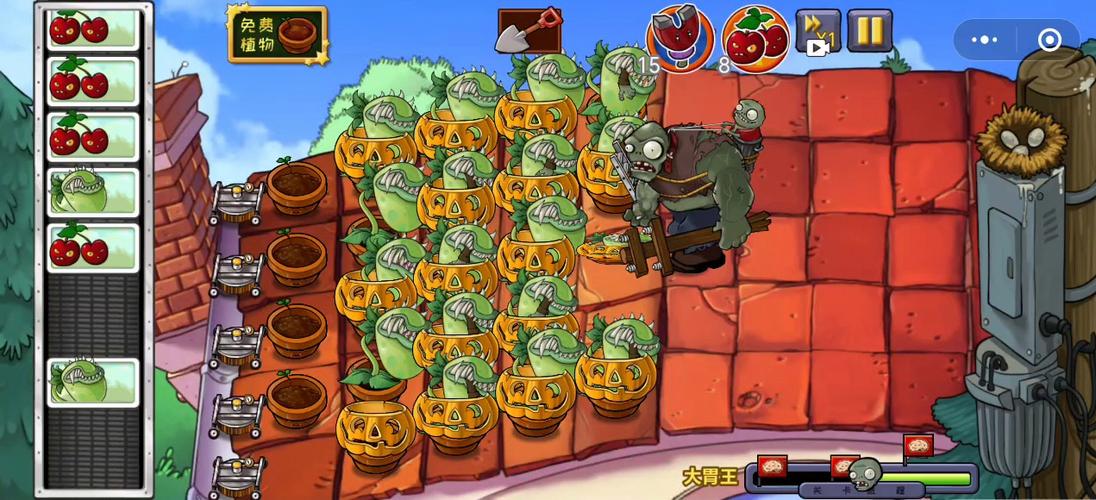Image resolution: width=1096 pixels, height=500 pixels.
Task: Activate the magnet plant power-up
Action: 679,38
